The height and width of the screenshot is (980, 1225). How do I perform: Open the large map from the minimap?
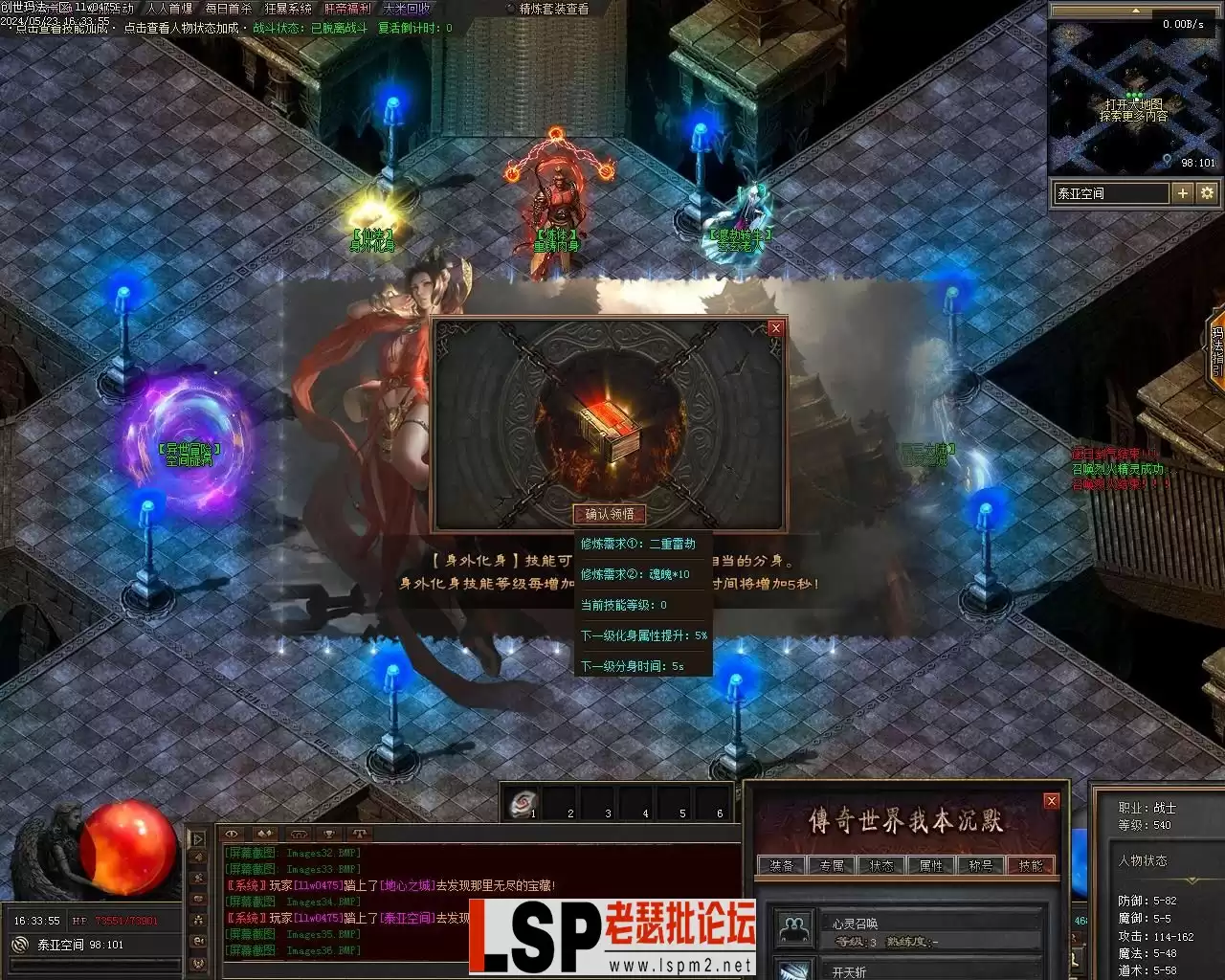tap(1134, 110)
